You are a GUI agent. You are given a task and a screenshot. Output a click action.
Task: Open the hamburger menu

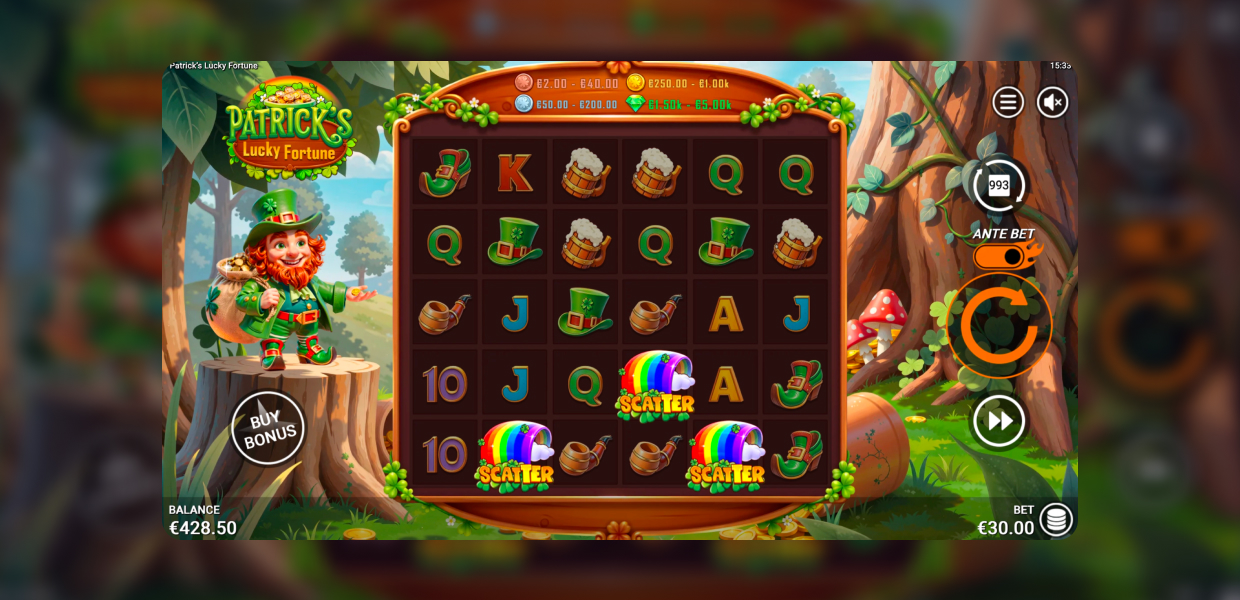1007,102
